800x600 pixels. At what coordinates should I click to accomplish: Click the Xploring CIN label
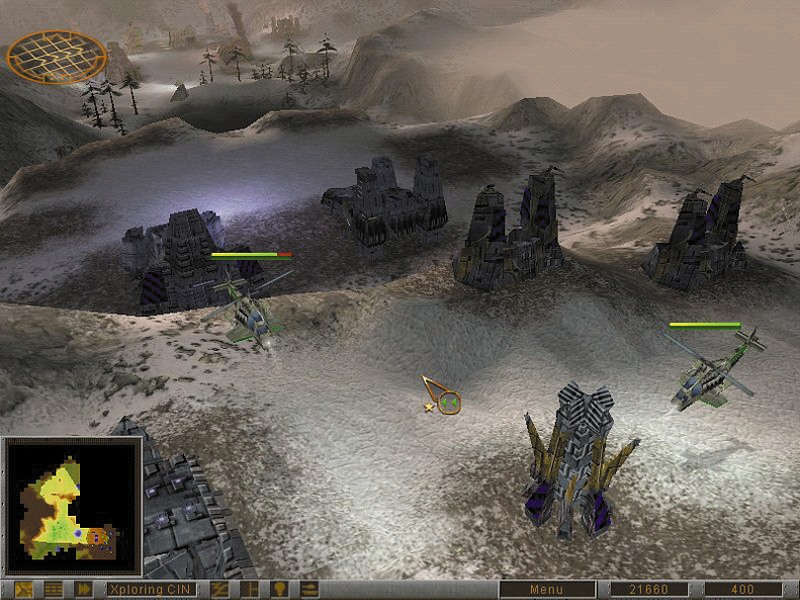[150, 590]
